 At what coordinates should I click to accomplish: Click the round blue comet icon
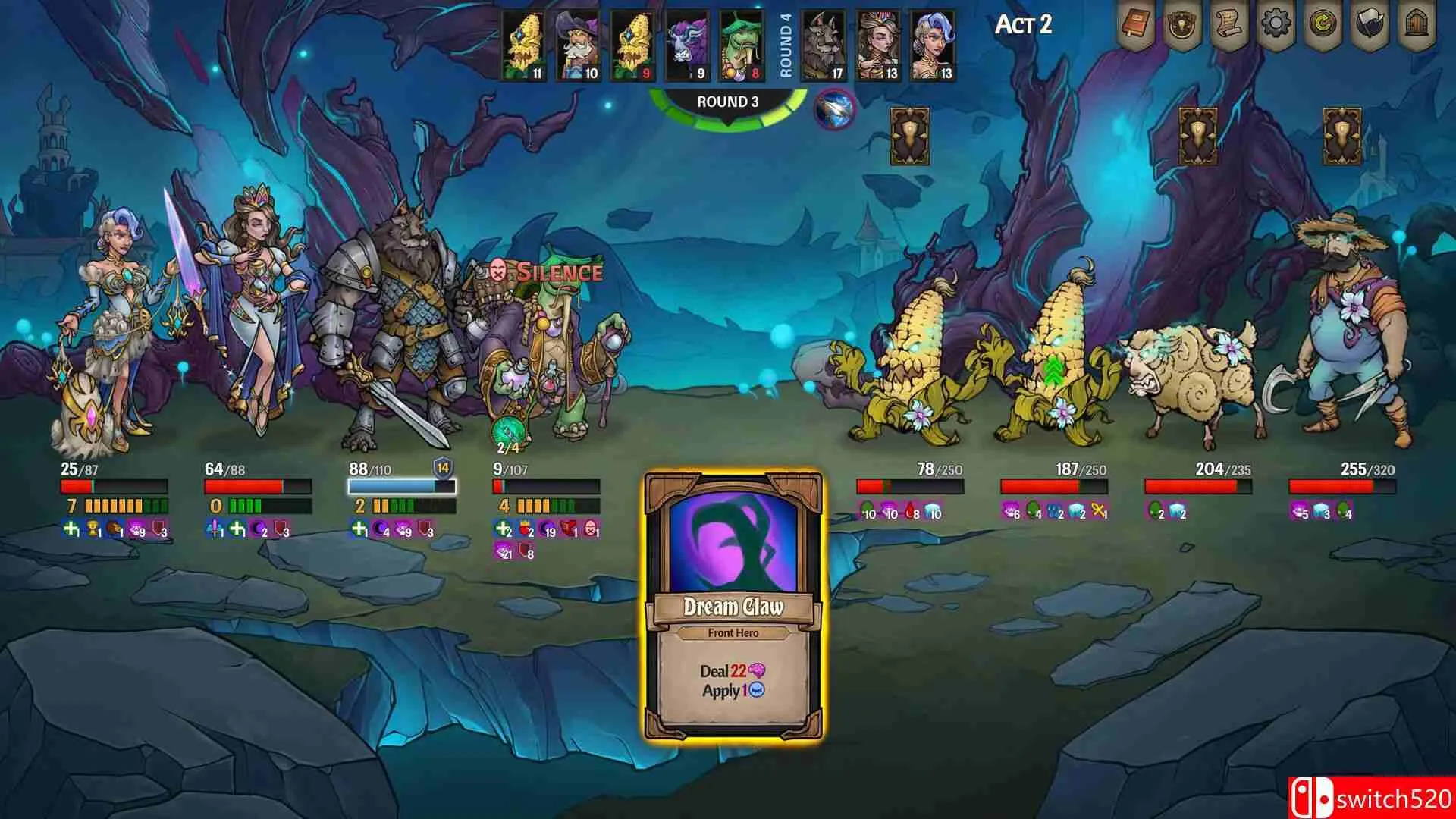click(x=834, y=109)
